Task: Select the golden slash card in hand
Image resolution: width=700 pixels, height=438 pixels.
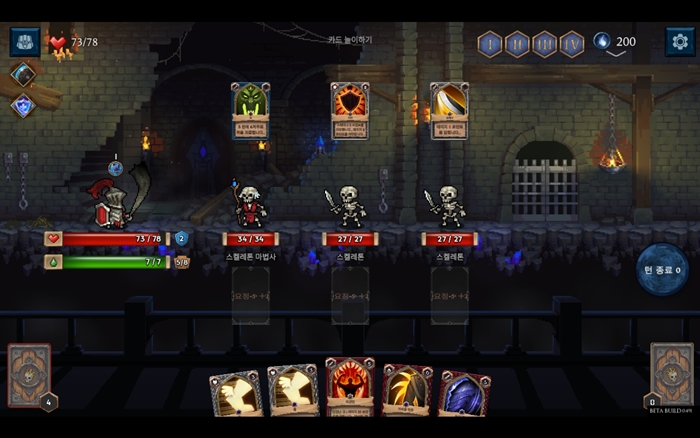Action: (x=407, y=390)
